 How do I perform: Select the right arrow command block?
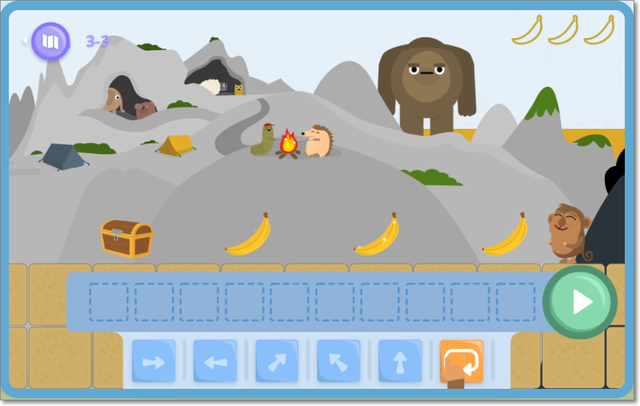coord(153,360)
